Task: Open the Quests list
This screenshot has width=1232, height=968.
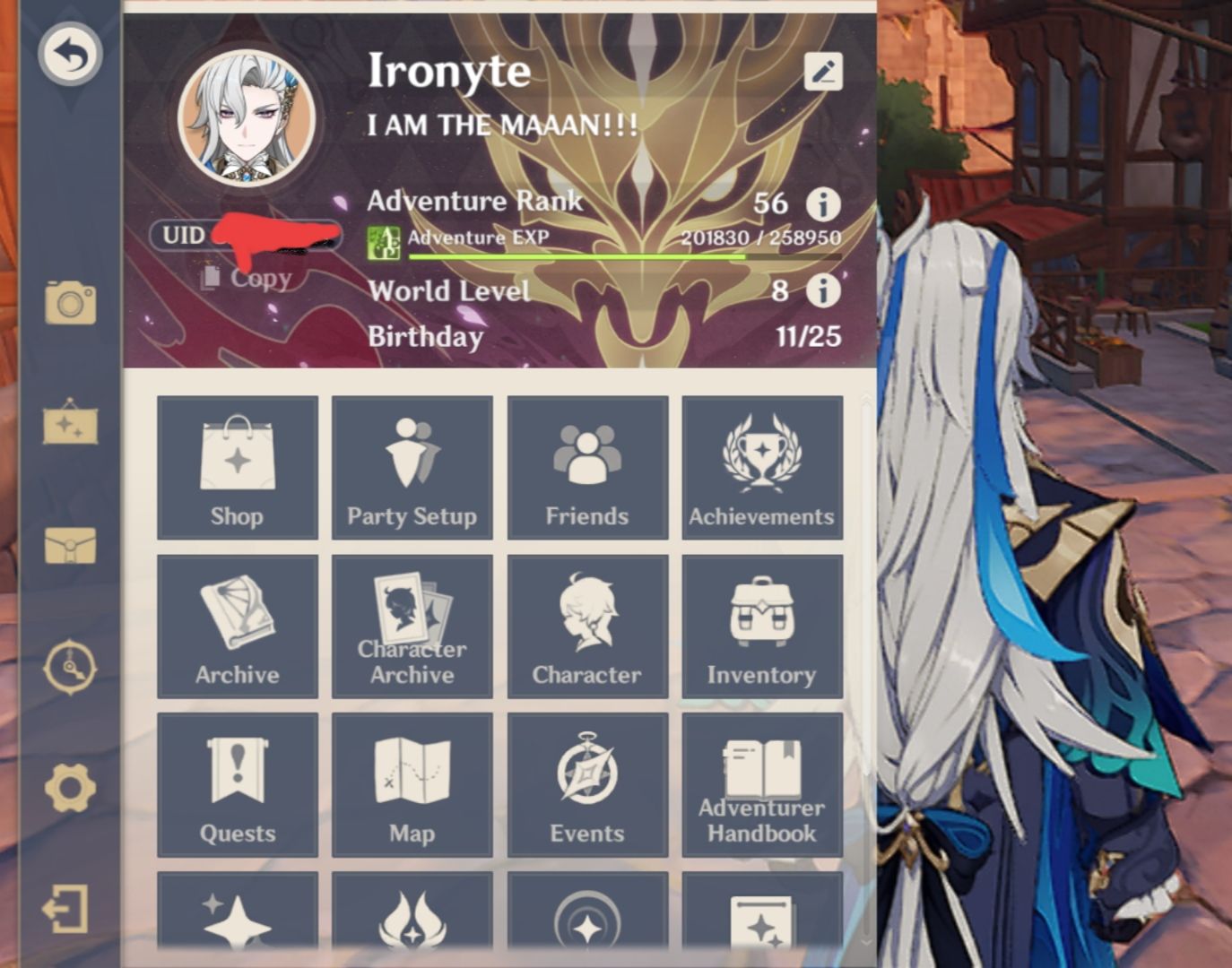Action: coord(237,784)
